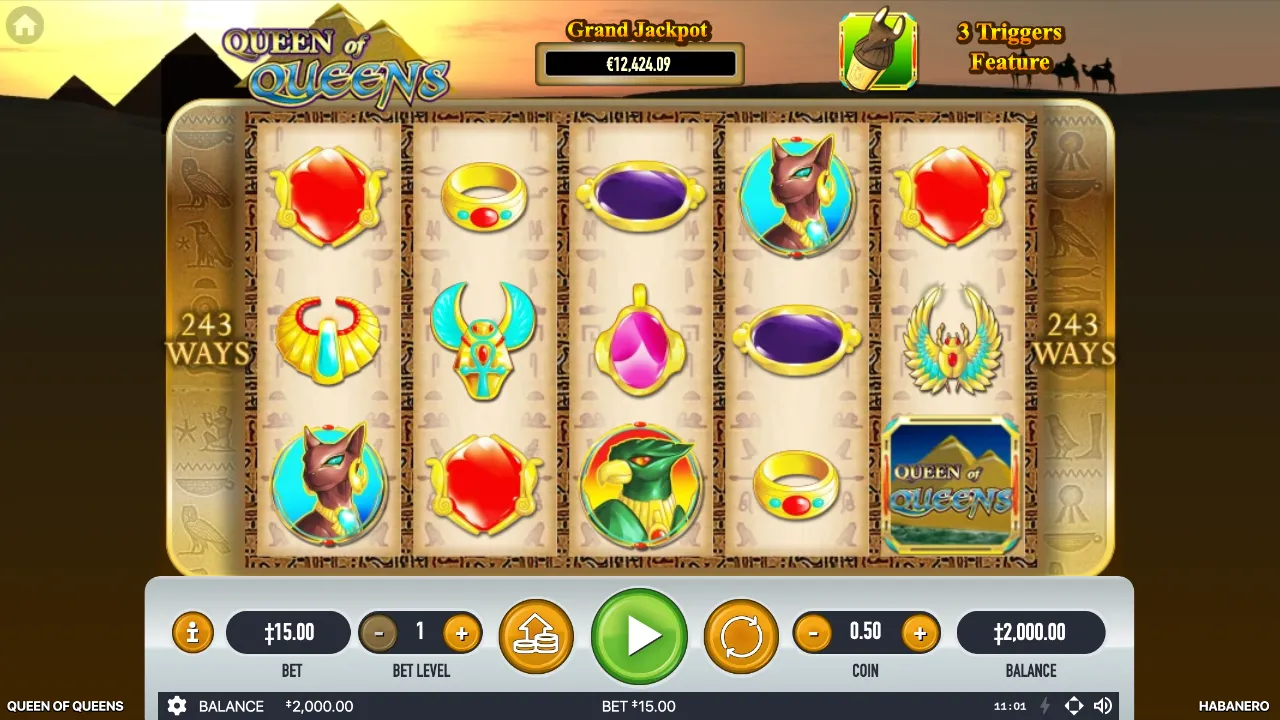1280x720 pixels.
Task: Raise the coin value
Action: pyautogui.click(x=919, y=633)
